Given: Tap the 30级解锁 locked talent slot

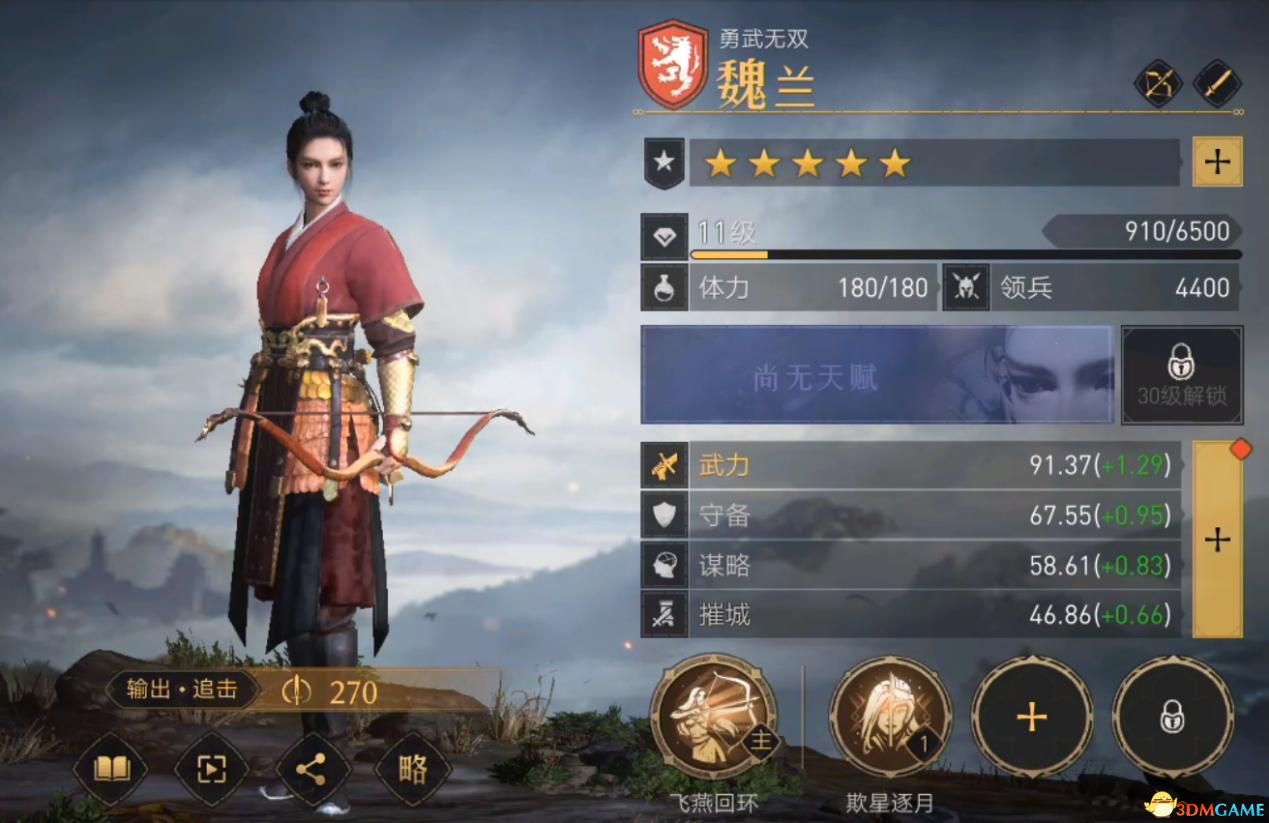Looking at the screenshot, I should coord(1181,375).
